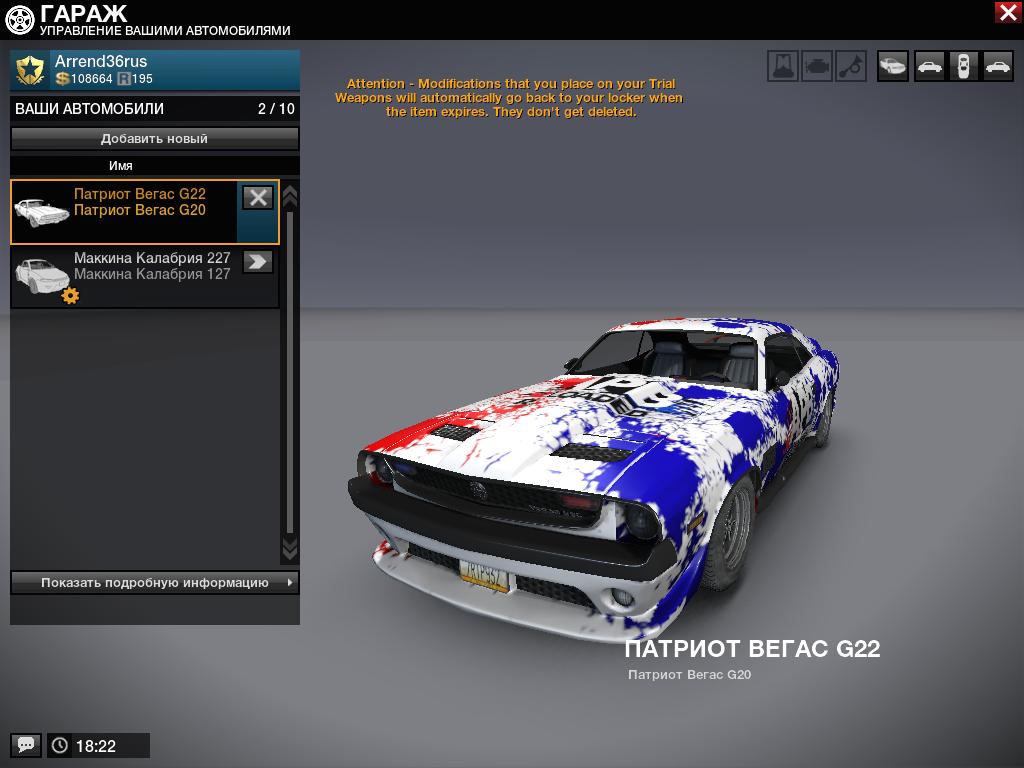Switch to the top-down car view

[963, 66]
